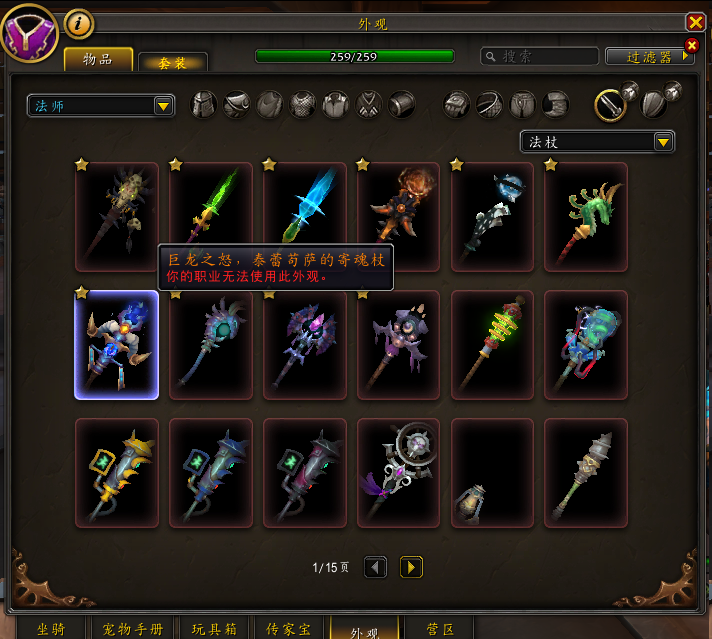Go to the previous appearance page
Viewport: 712px width, 639px height.
click(x=376, y=567)
